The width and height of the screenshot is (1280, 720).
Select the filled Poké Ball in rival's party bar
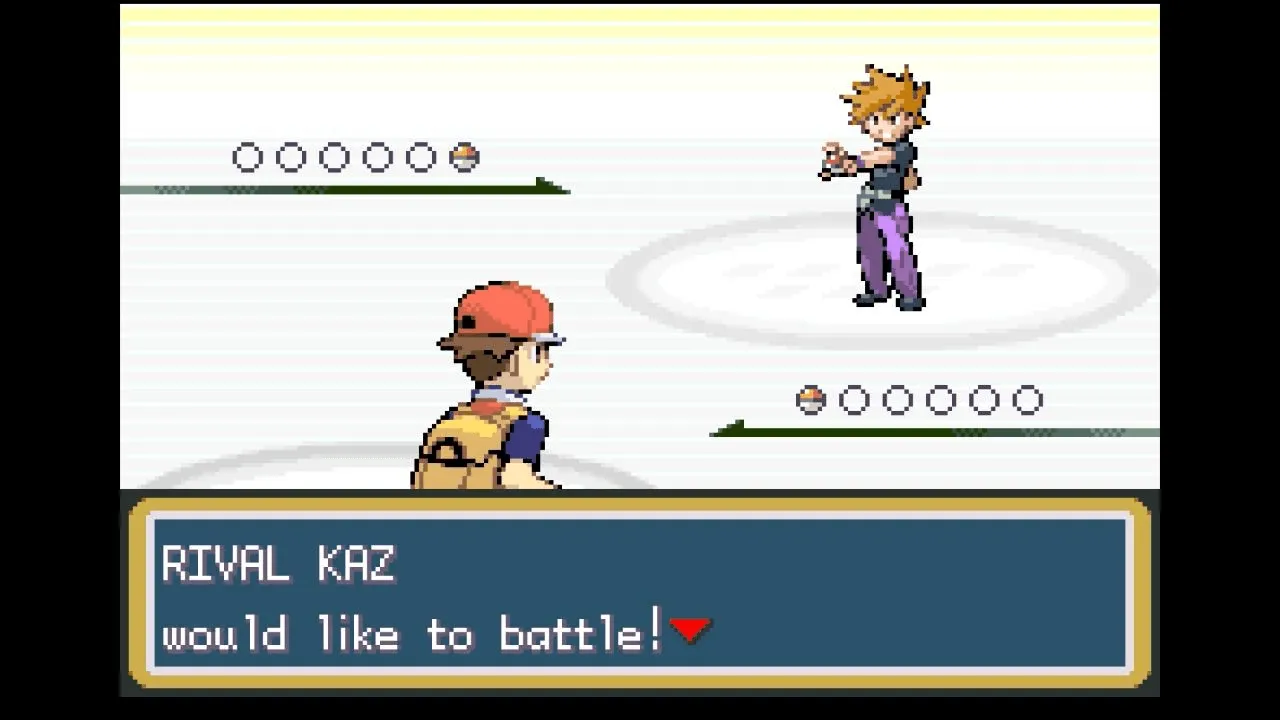pyautogui.click(x=466, y=157)
